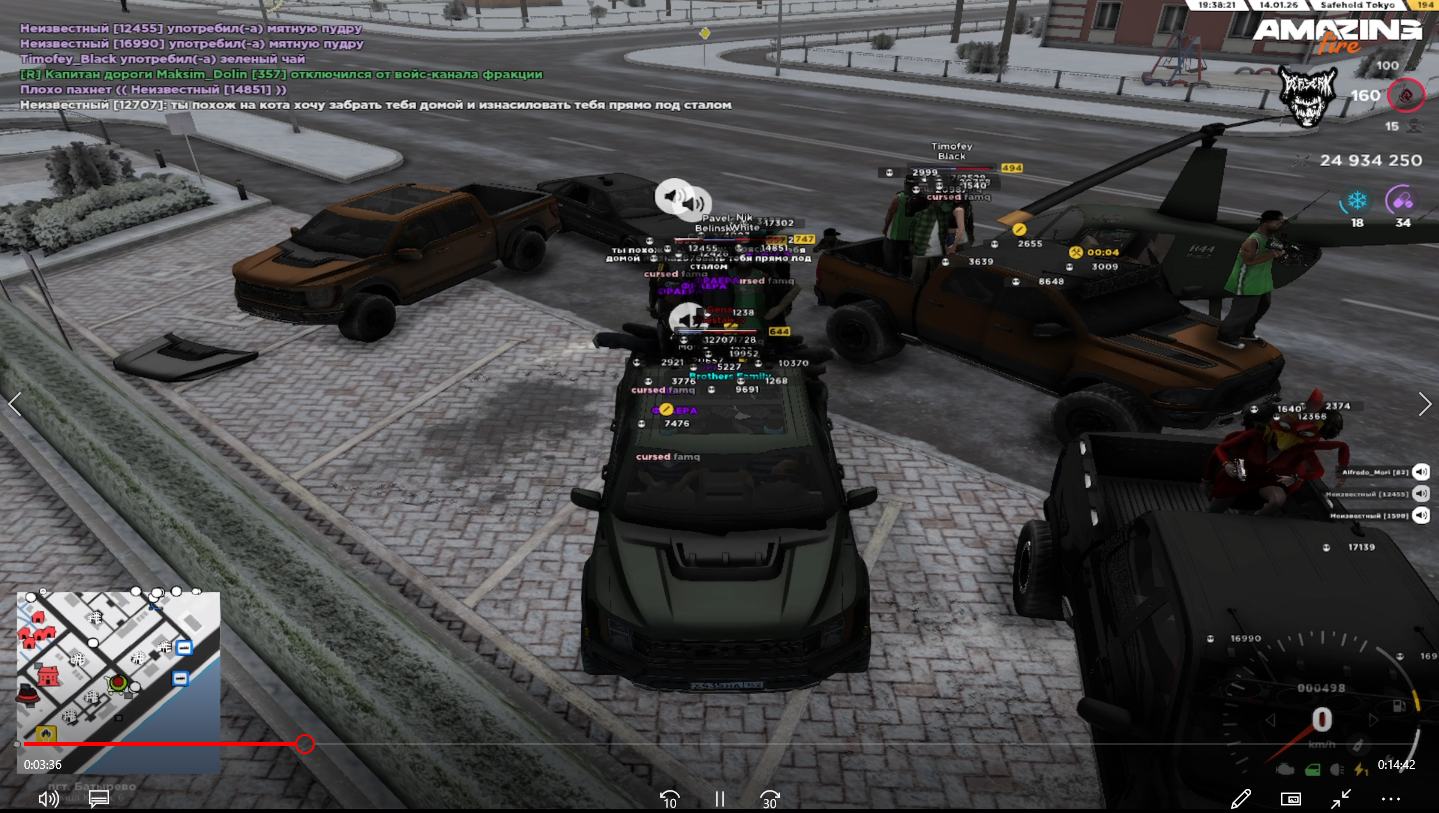Open the pencil edit tool
Viewport: 1439px width, 813px height.
click(1241, 799)
